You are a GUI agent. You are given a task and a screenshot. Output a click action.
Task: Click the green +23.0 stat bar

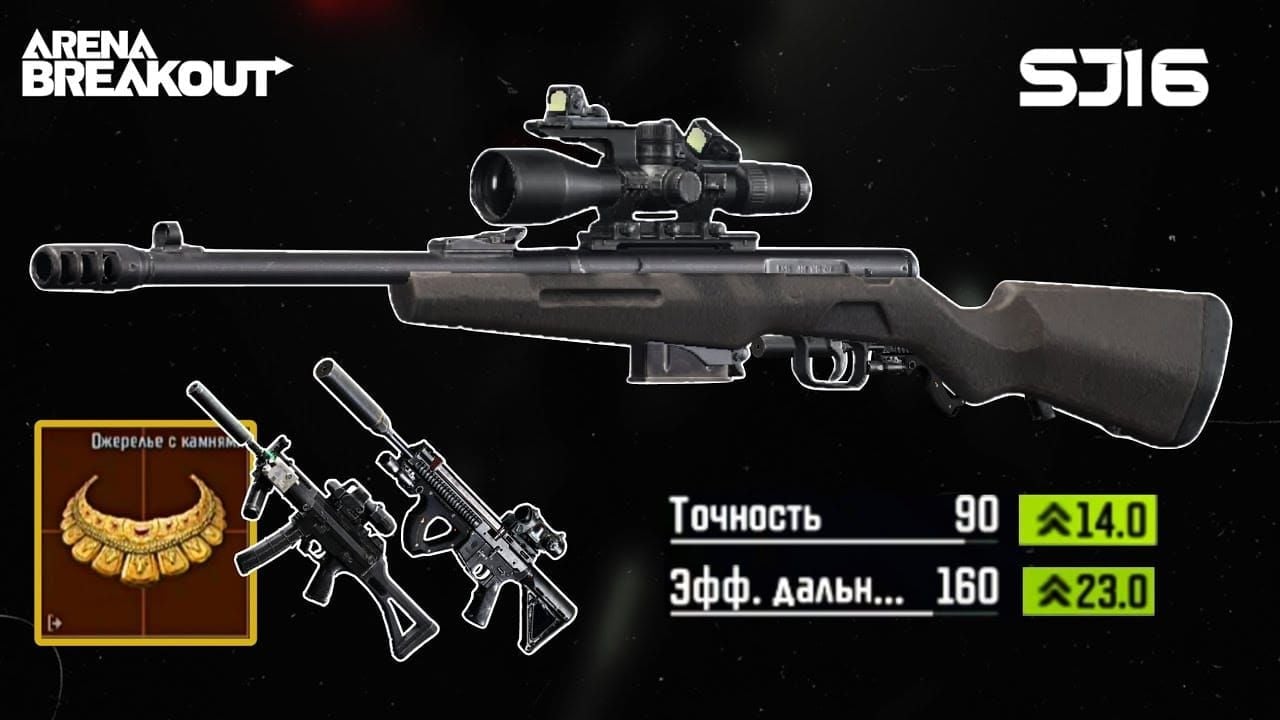click(1090, 590)
